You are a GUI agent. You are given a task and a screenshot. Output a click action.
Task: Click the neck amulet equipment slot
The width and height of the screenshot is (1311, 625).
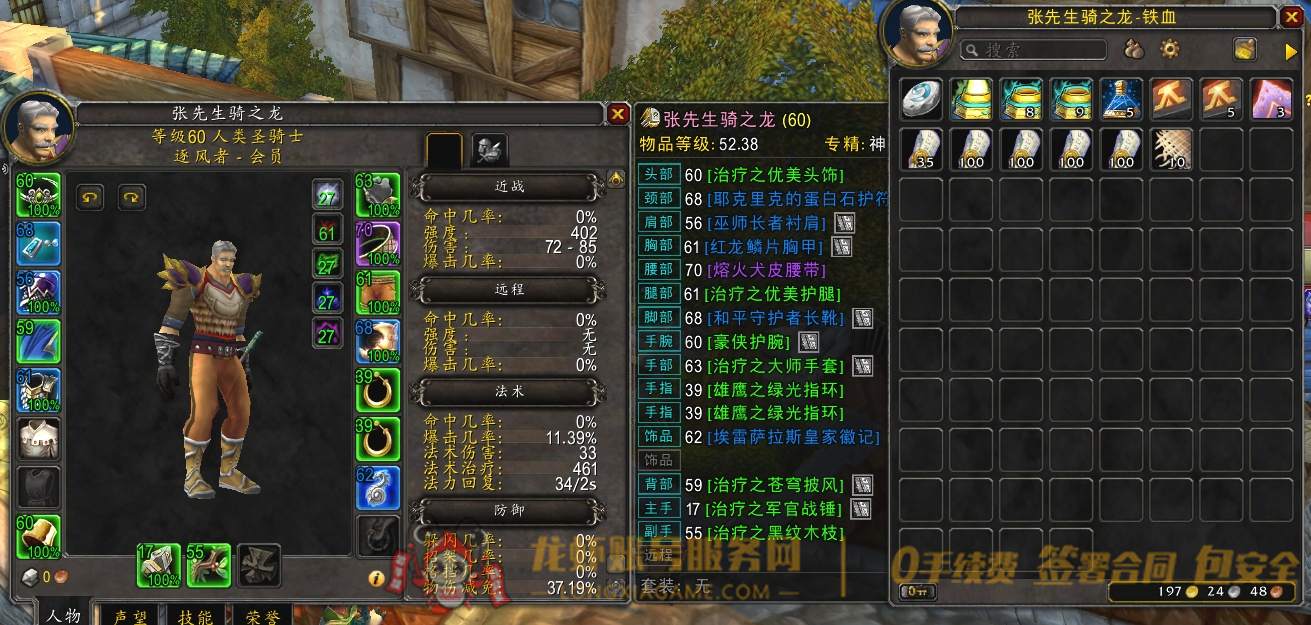[38, 243]
